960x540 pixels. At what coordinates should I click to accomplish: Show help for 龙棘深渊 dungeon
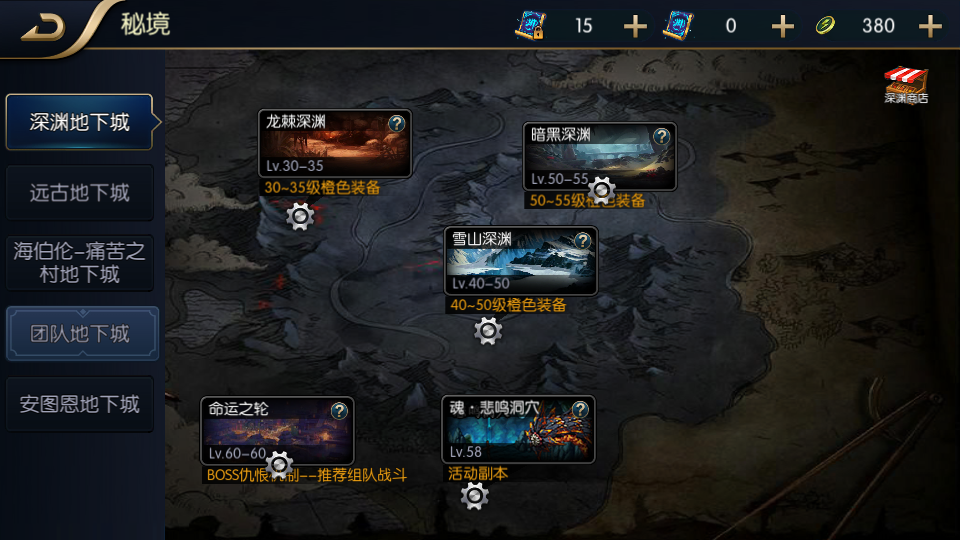396,123
